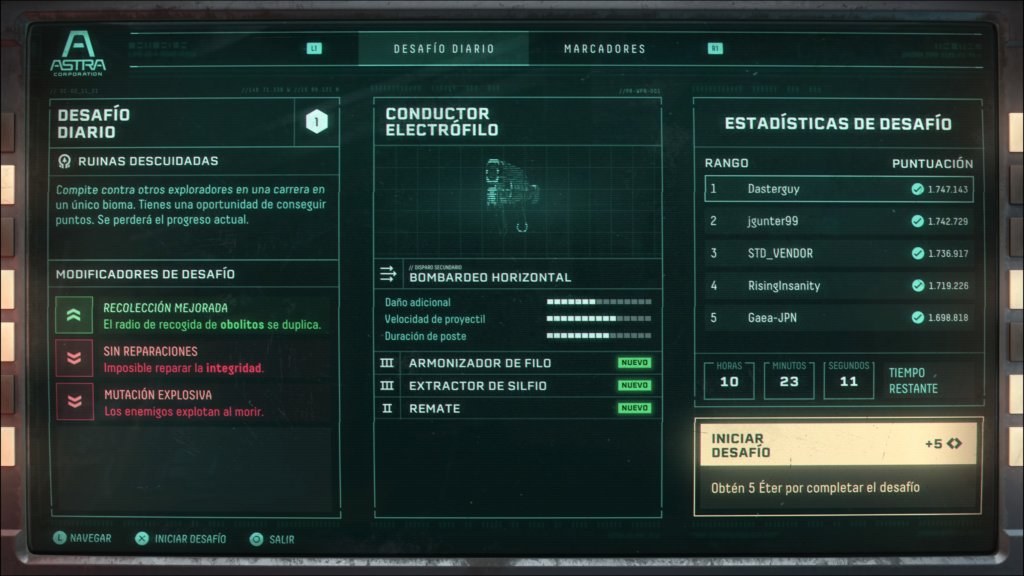The height and width of the screenshot is (576, 1024).
Task: Select STD_VENDOR in the ranking list
Action: tap(838, 253)
